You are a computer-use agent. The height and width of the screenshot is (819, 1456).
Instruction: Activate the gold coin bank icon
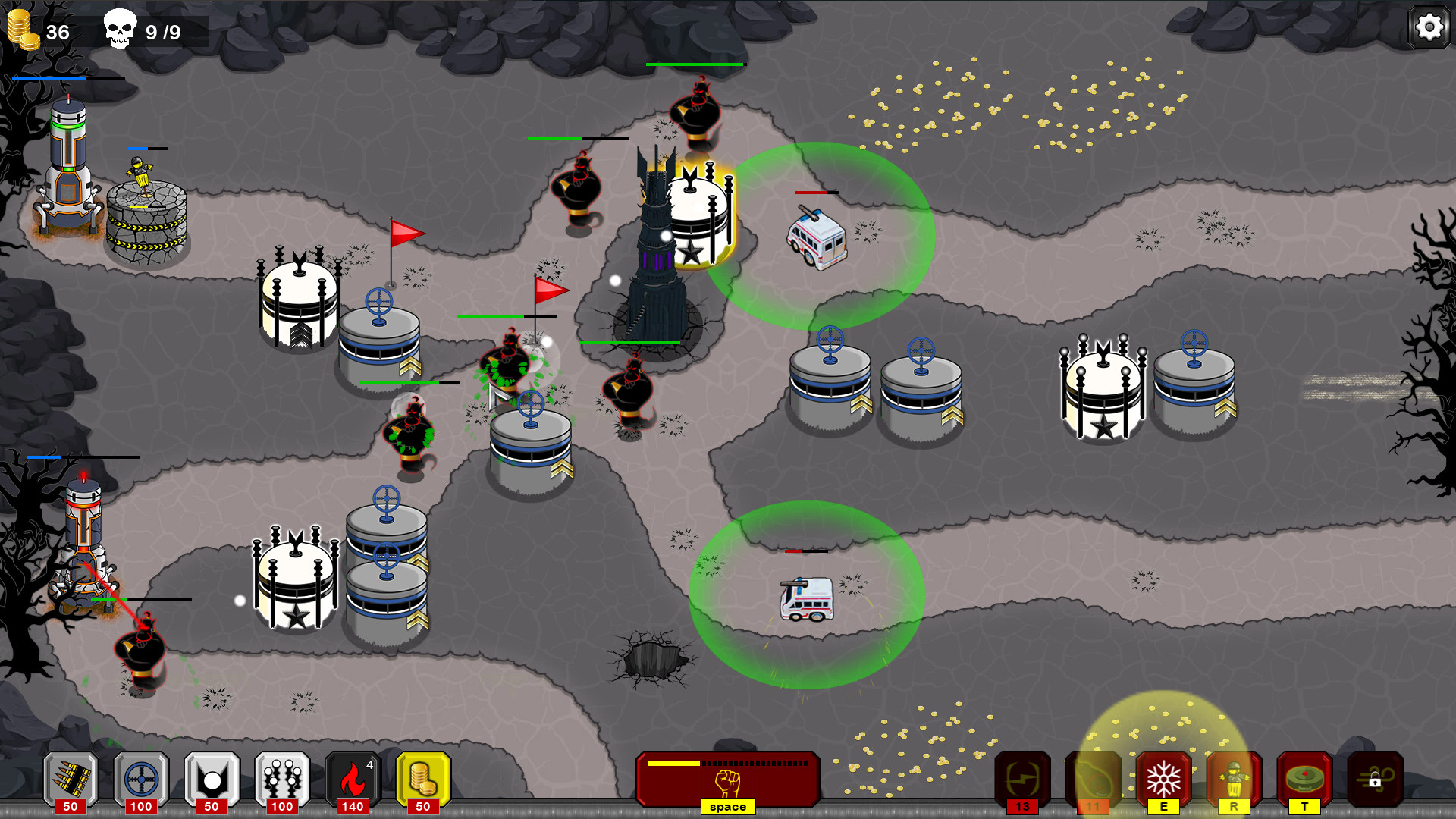point(423,777)
